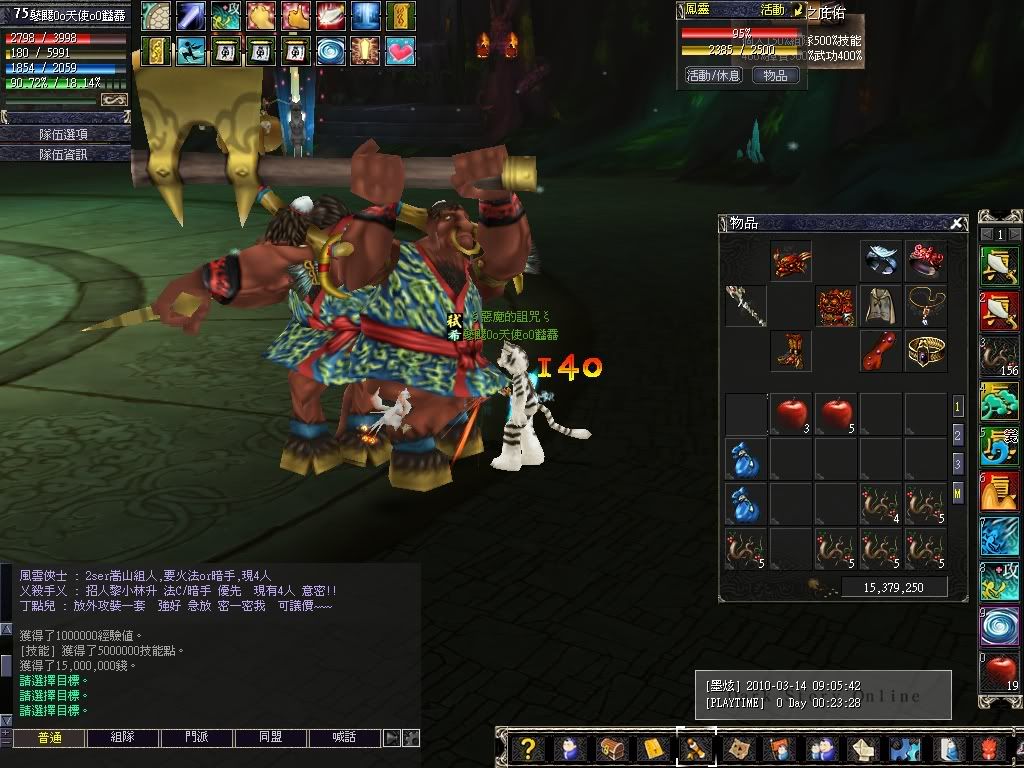This screenshot has width=1024, height=768.
Task: Select the equipped necklace slot
Action: 926,305
